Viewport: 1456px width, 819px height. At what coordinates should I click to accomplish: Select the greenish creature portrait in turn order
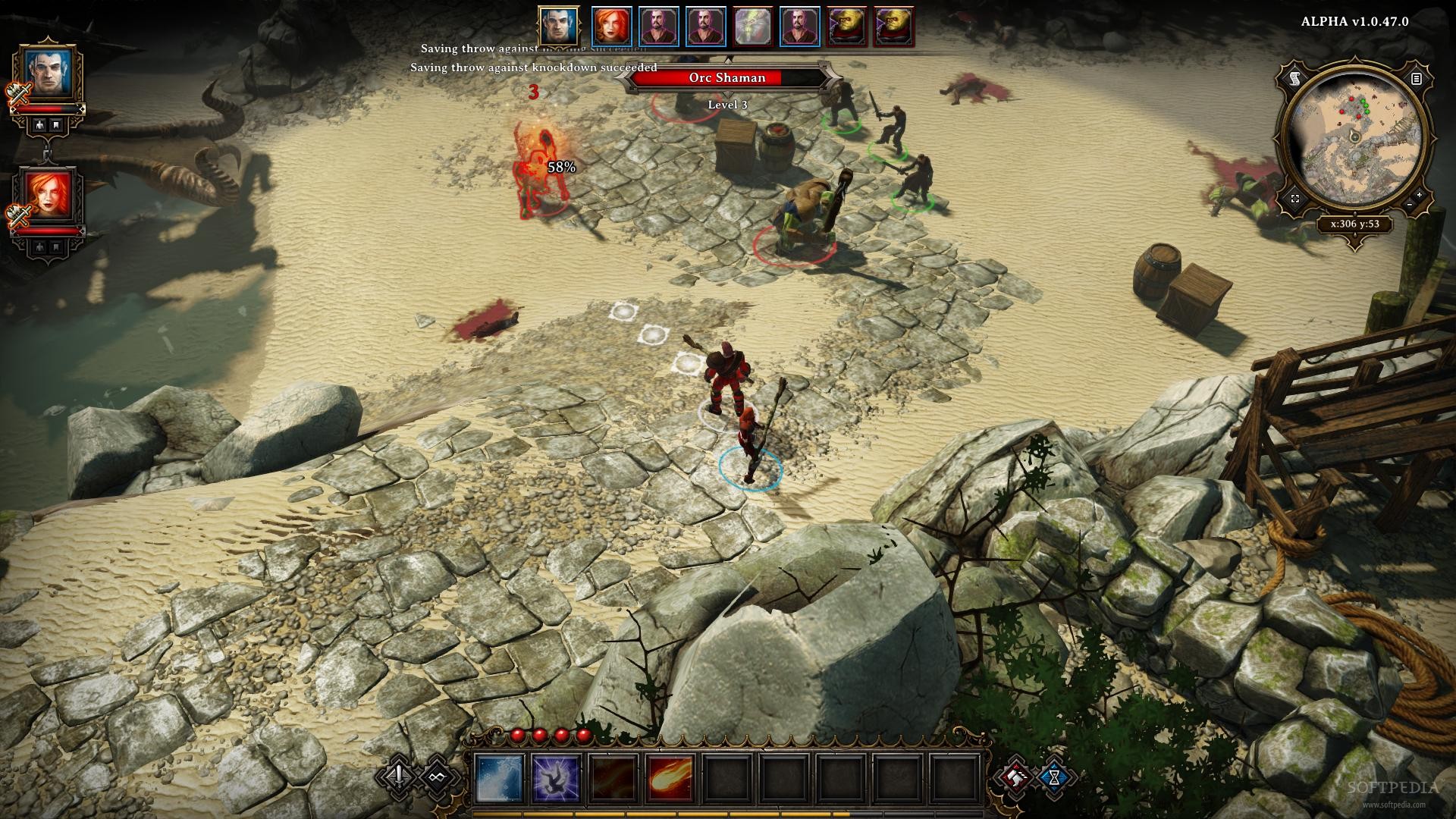coord(753,27)
